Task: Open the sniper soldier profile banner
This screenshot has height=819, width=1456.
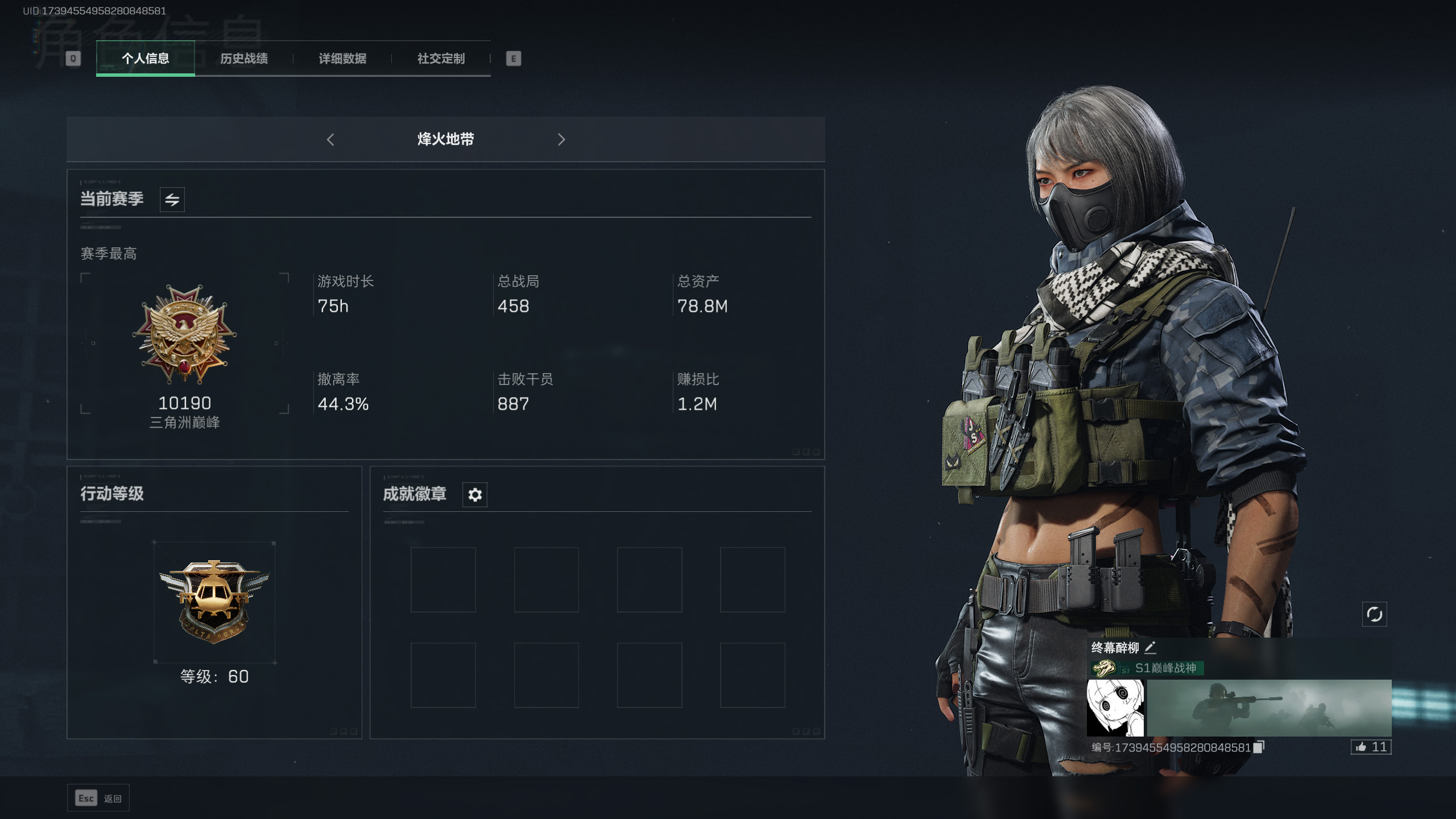Action: tap(1269, 708)
